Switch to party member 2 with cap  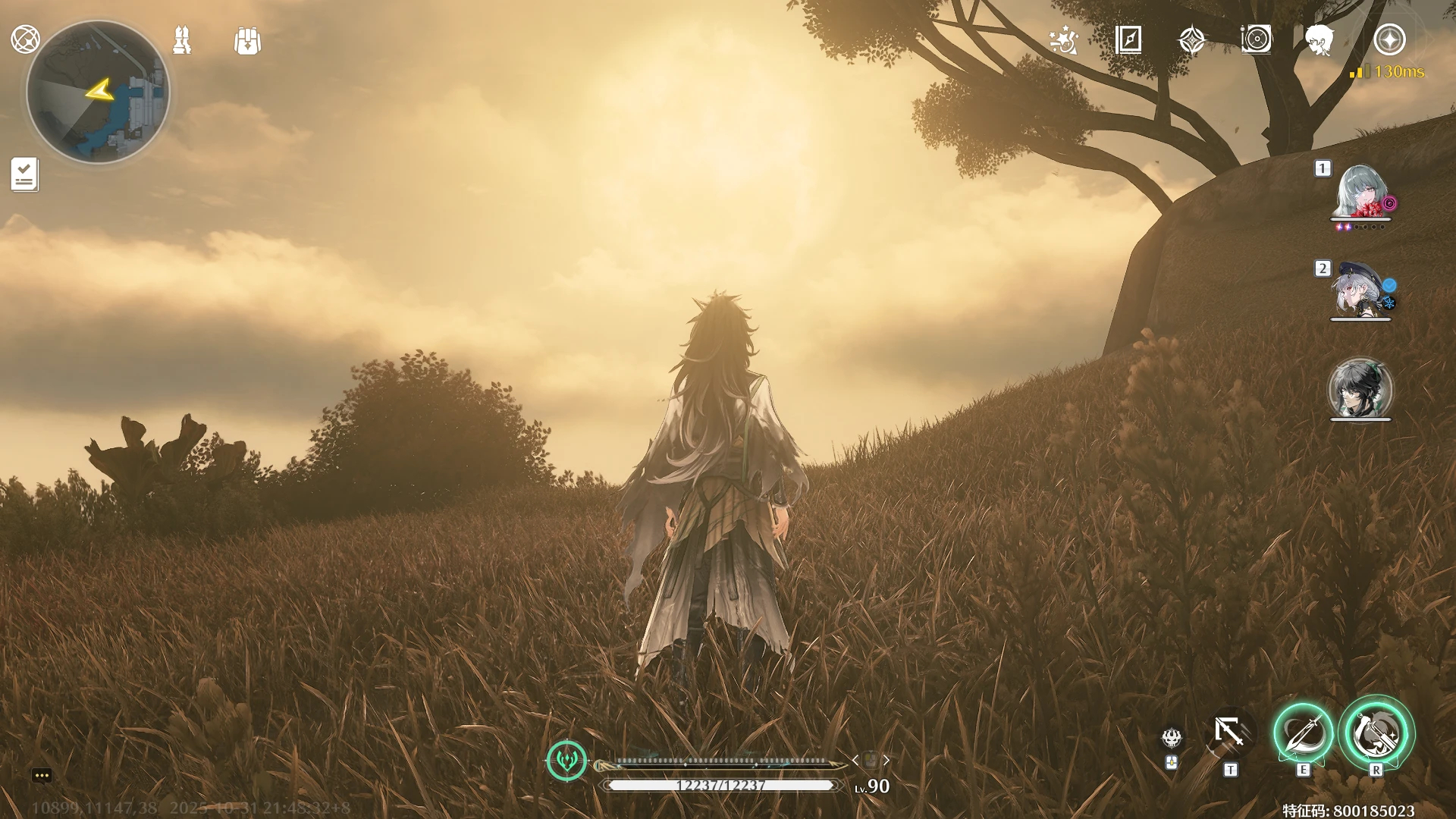[x=1360, y=290]
